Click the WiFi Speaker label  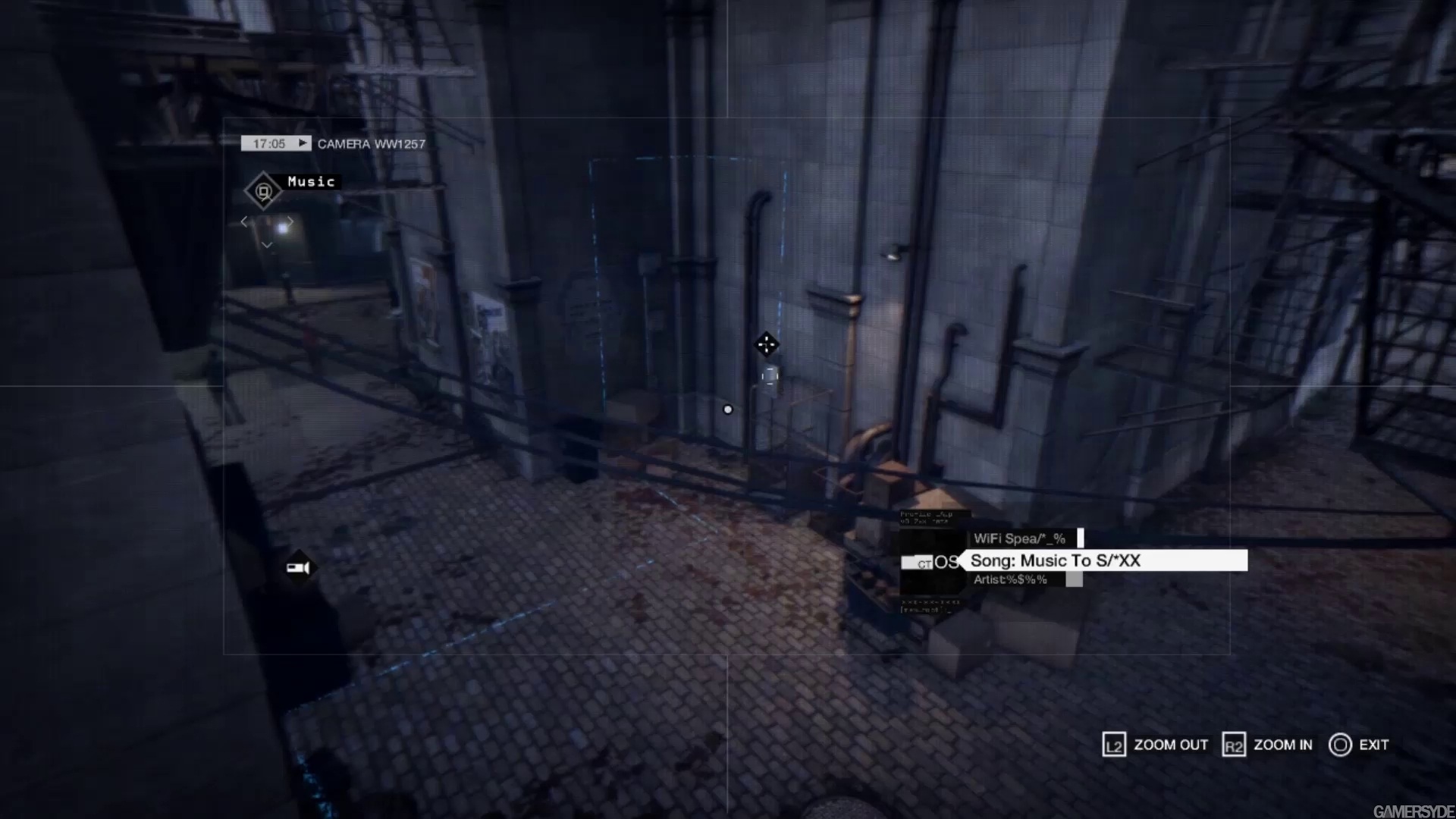1020,538
